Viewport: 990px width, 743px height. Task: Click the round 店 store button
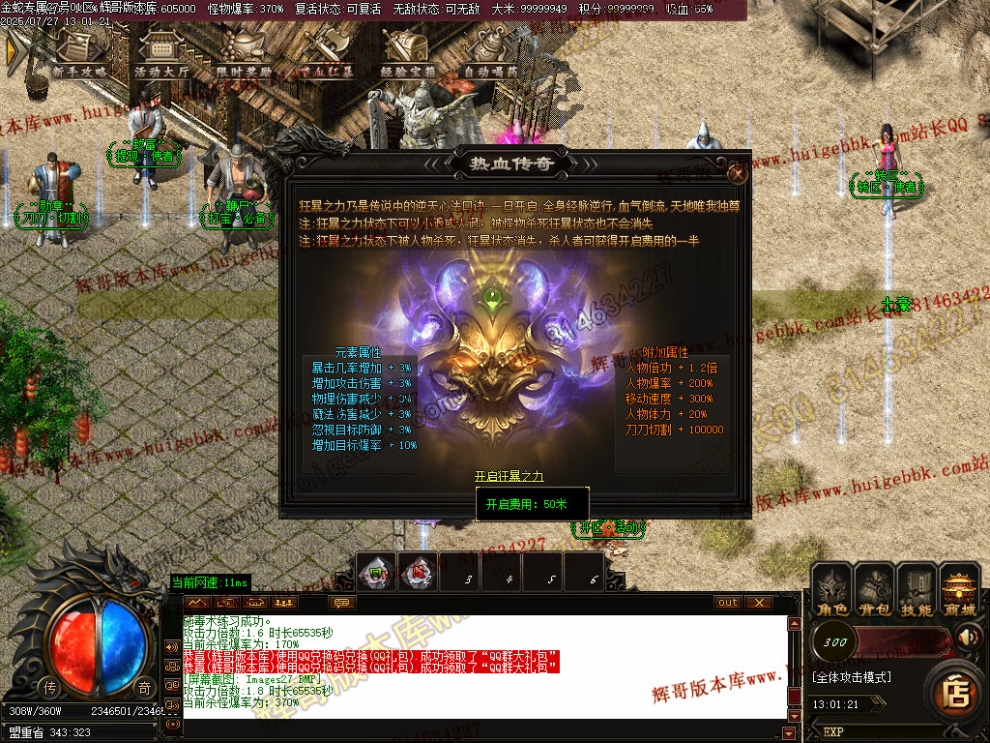(x=957, y=691)
